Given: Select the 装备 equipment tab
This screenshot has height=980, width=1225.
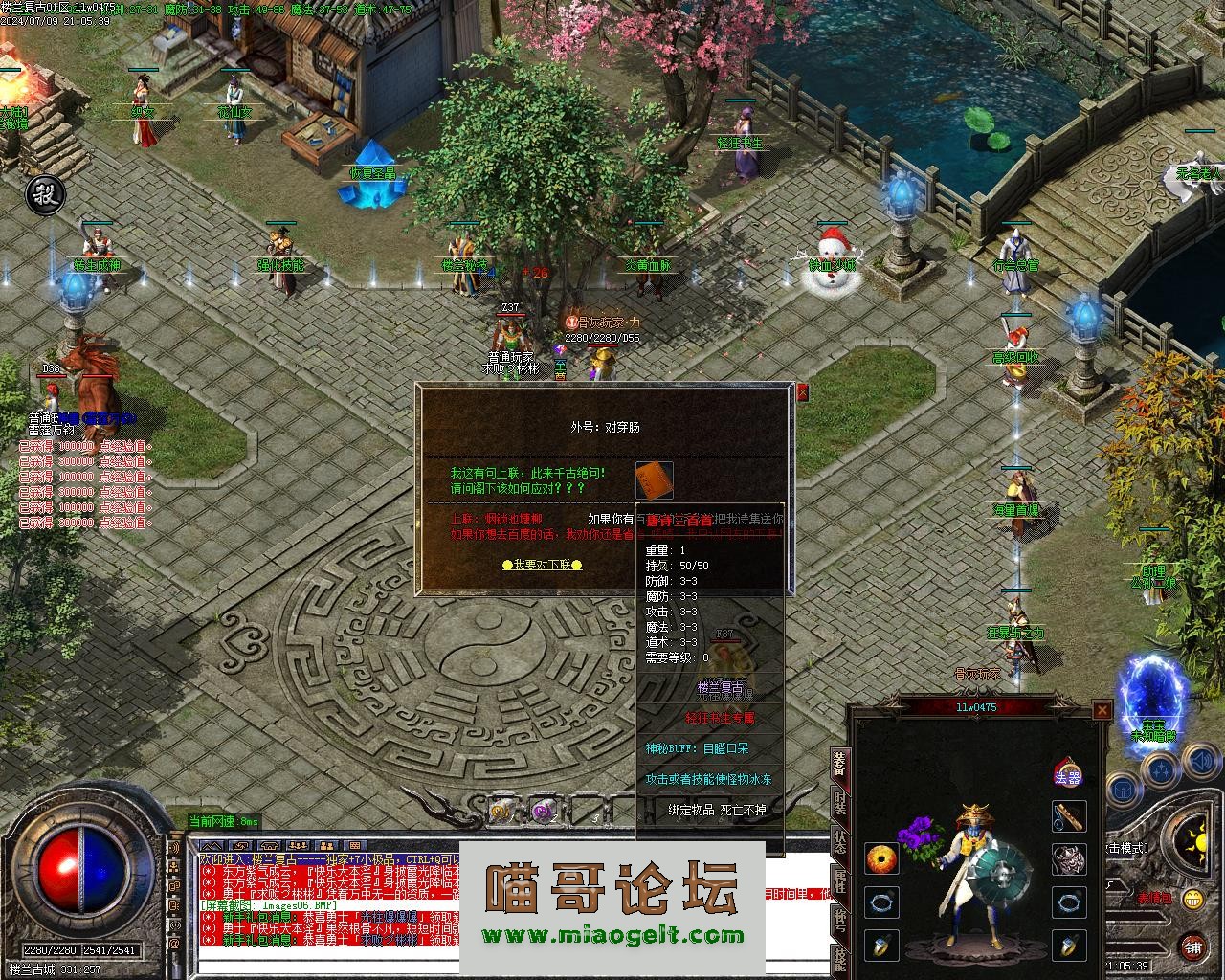Looking at the screenshot, I should [x=839, y=763].
